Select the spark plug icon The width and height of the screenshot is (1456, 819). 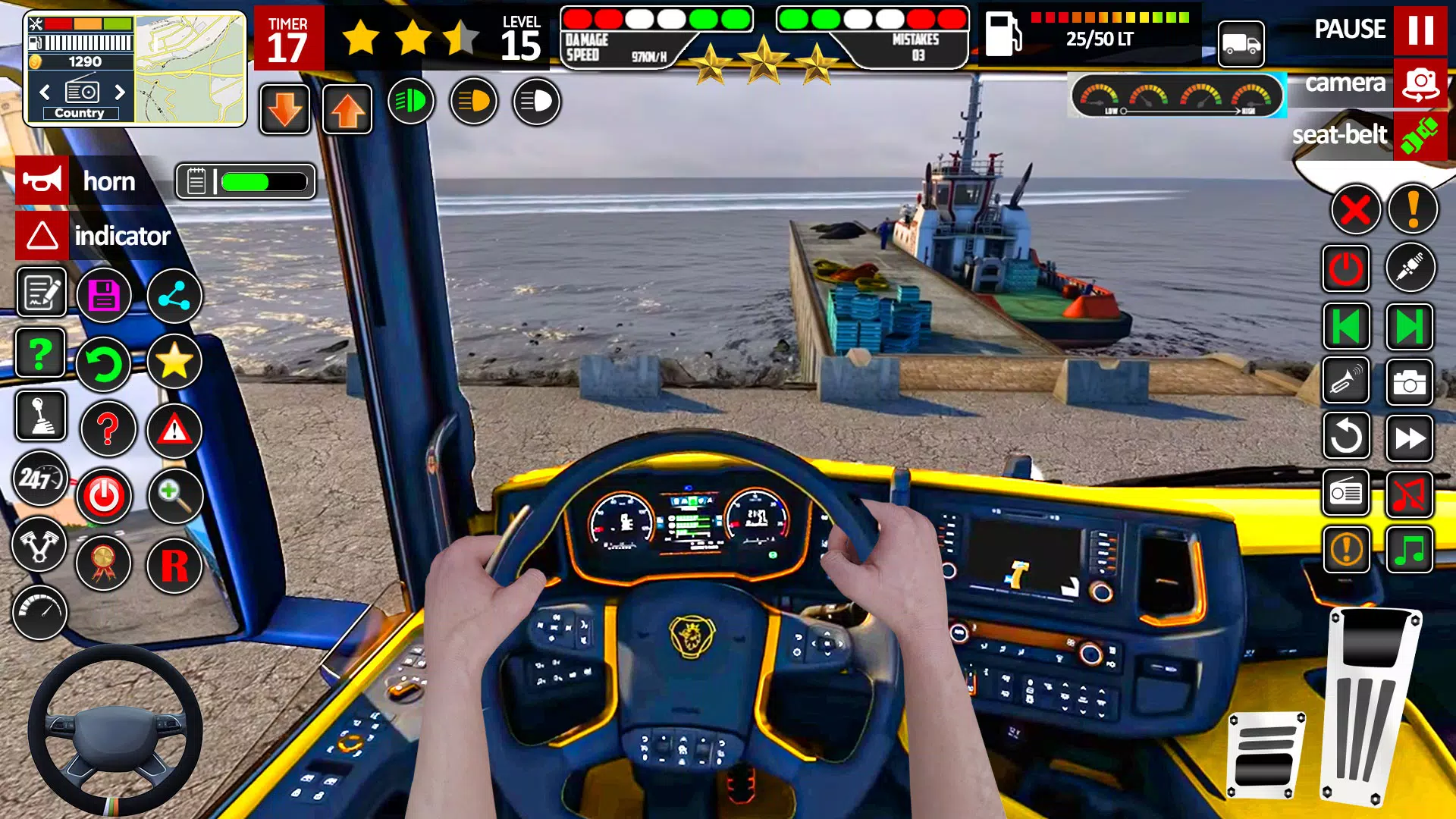pyautogui.click(x=1409, y=268)
